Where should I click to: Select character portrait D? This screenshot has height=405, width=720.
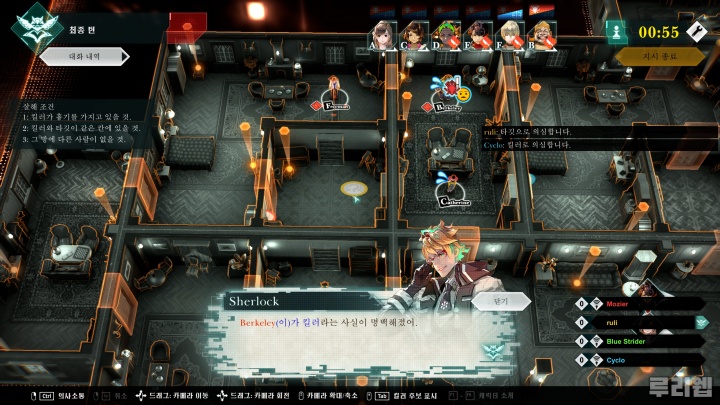pos(443,33)
